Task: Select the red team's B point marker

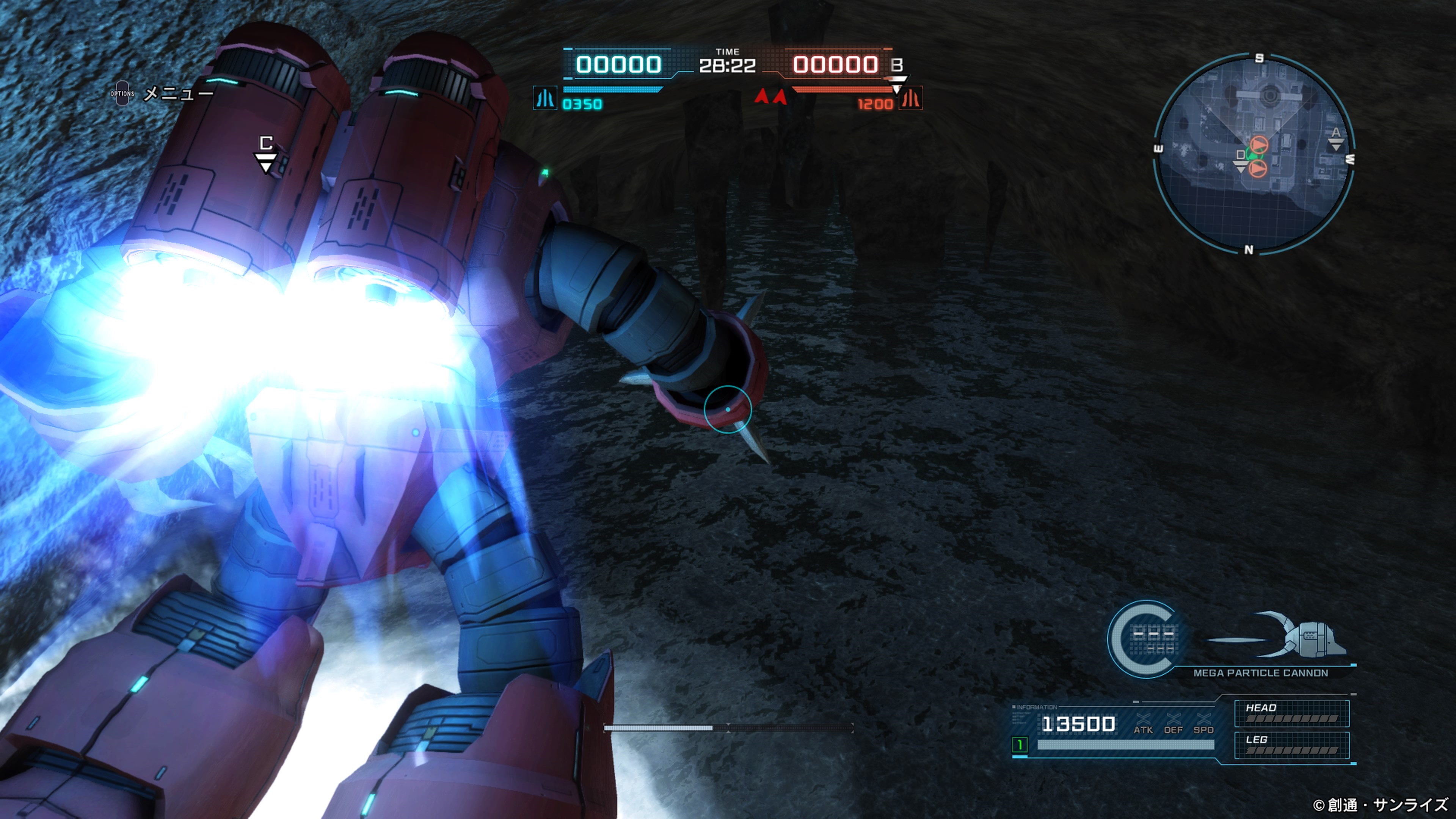Action: click(x=897, y=71)
